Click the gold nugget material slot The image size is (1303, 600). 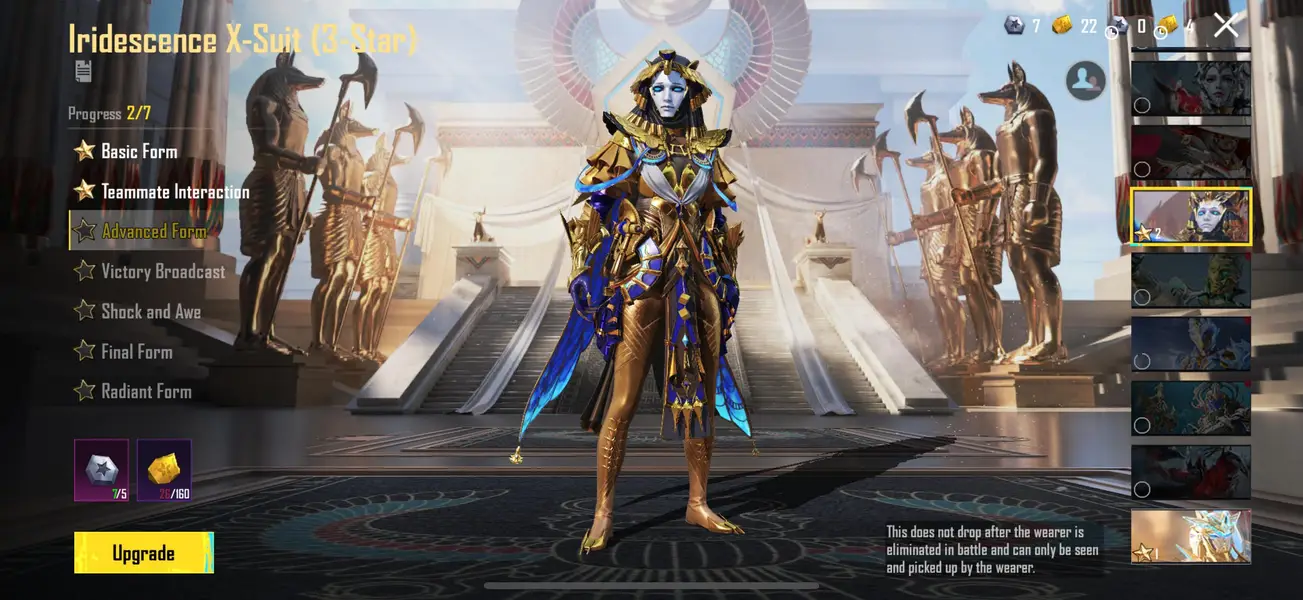[164, 470]
